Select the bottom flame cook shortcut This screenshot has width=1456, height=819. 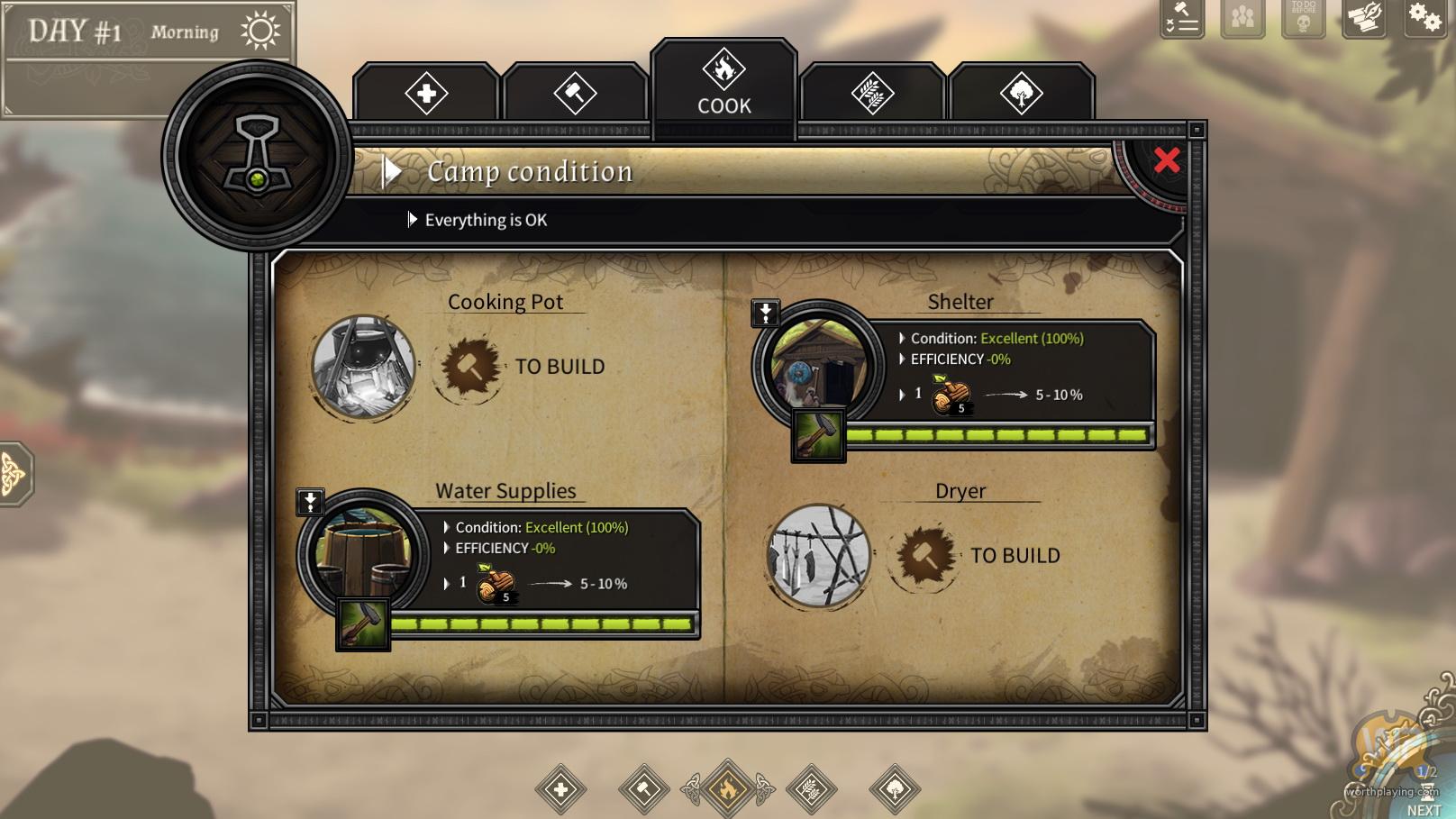point(727,789)
